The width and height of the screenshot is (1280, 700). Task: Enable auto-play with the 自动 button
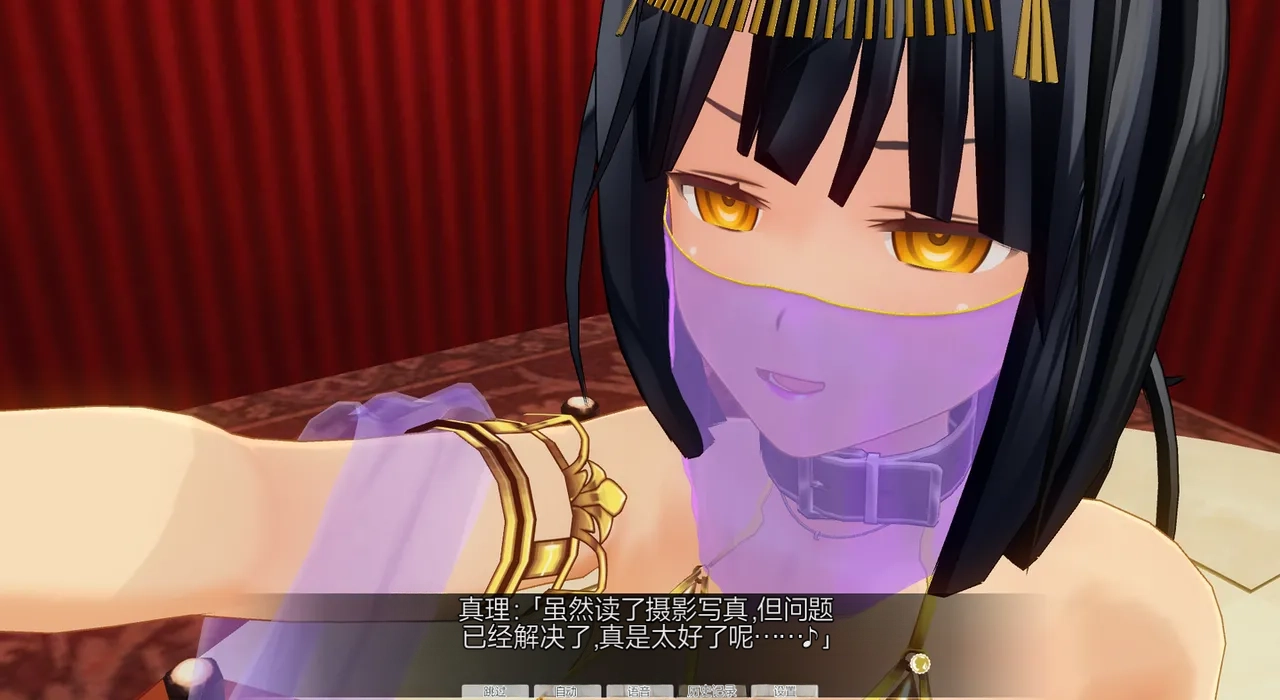click(x=567, y=691)
